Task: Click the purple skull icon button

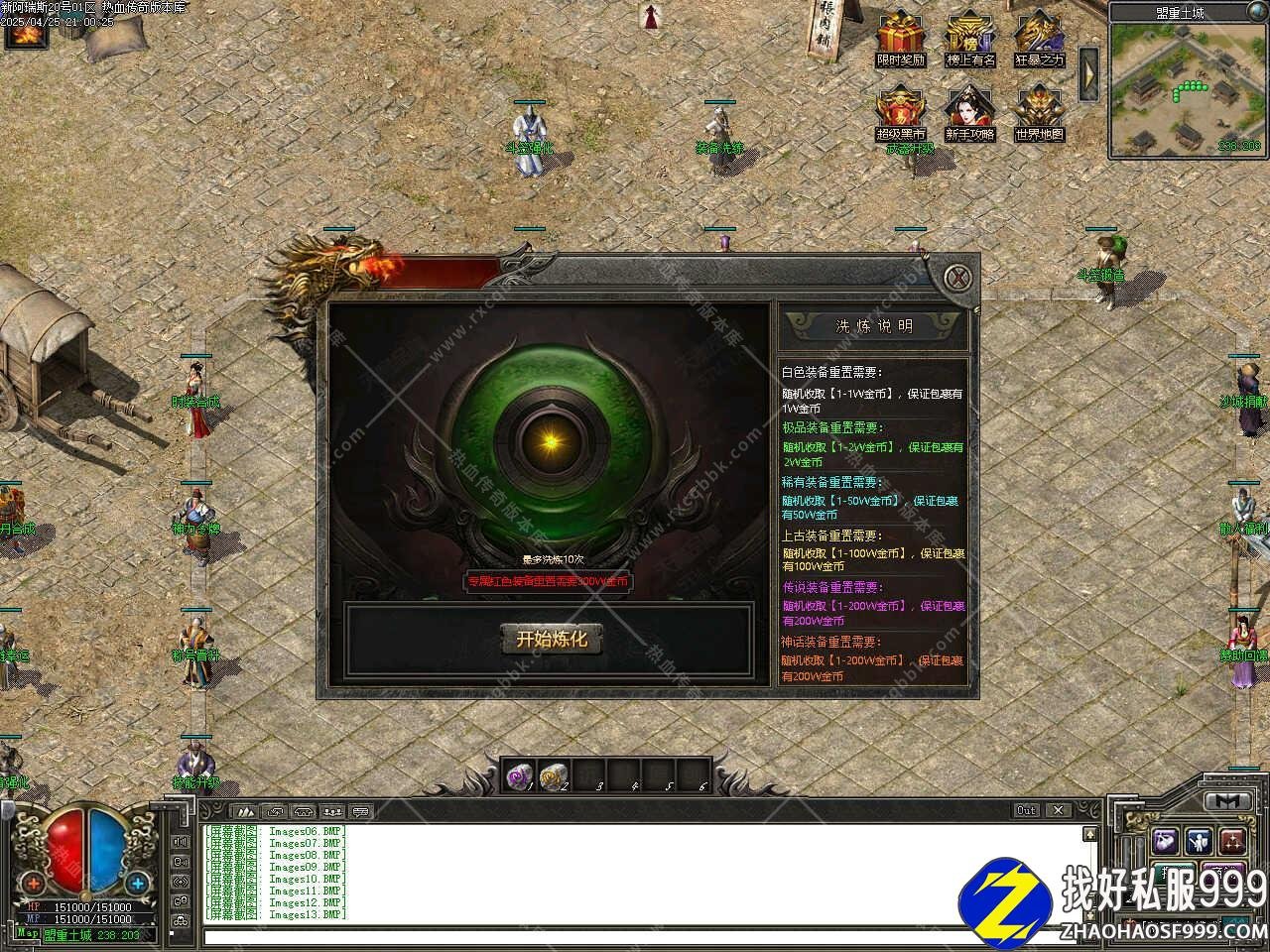Action: coord(1164,841)
